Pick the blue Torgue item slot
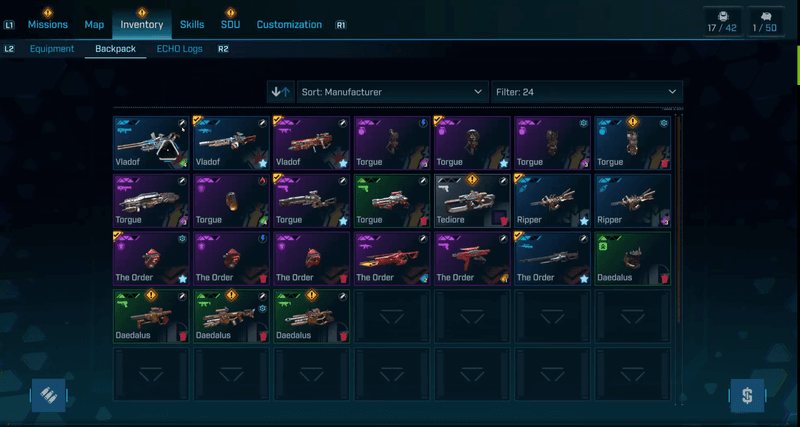 (x=632, y=142)
